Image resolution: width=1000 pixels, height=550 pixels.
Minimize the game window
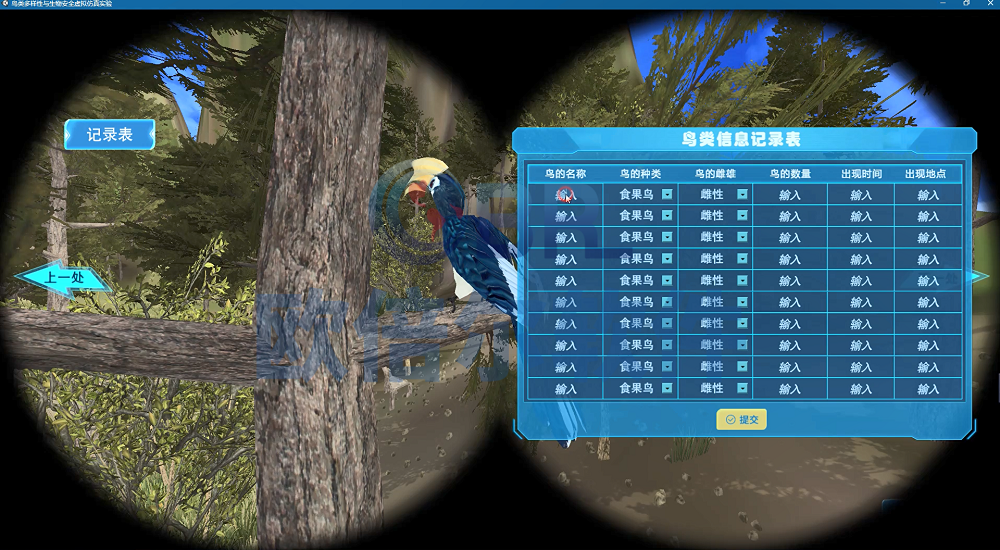pyautogui.click(x=944, y=4)
